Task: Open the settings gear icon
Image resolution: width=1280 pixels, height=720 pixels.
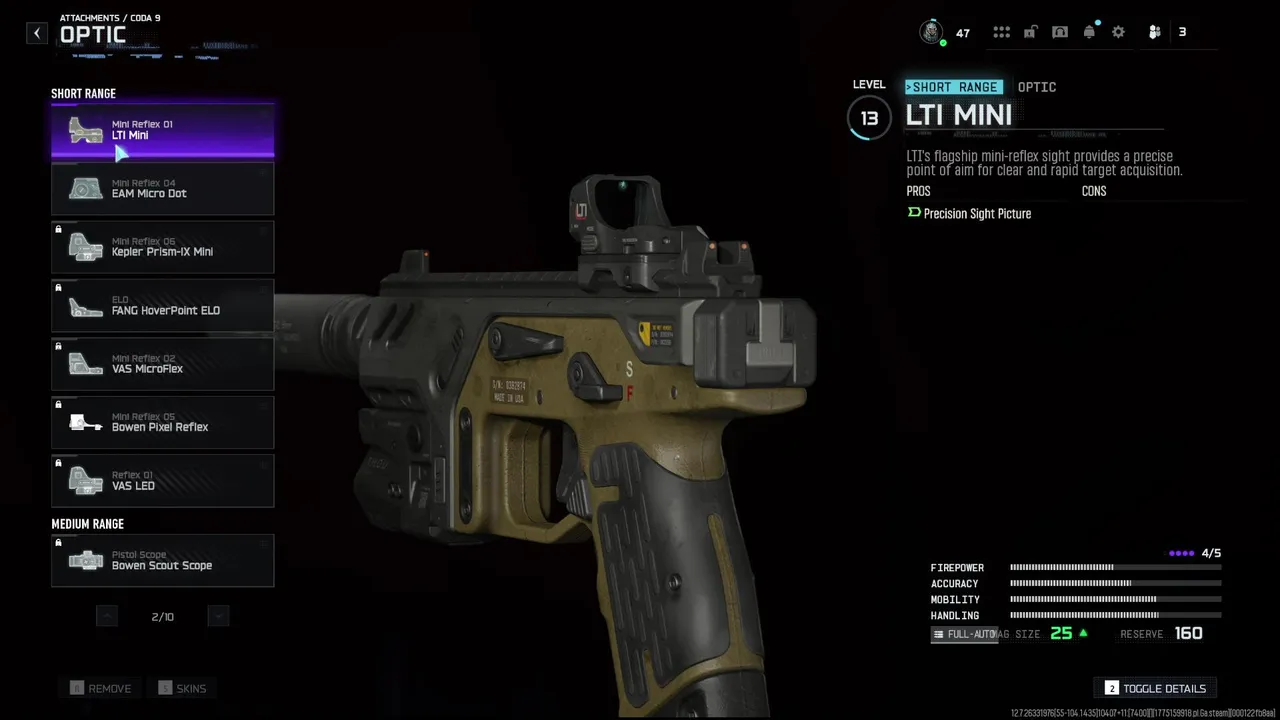Action: [1118, 32]
